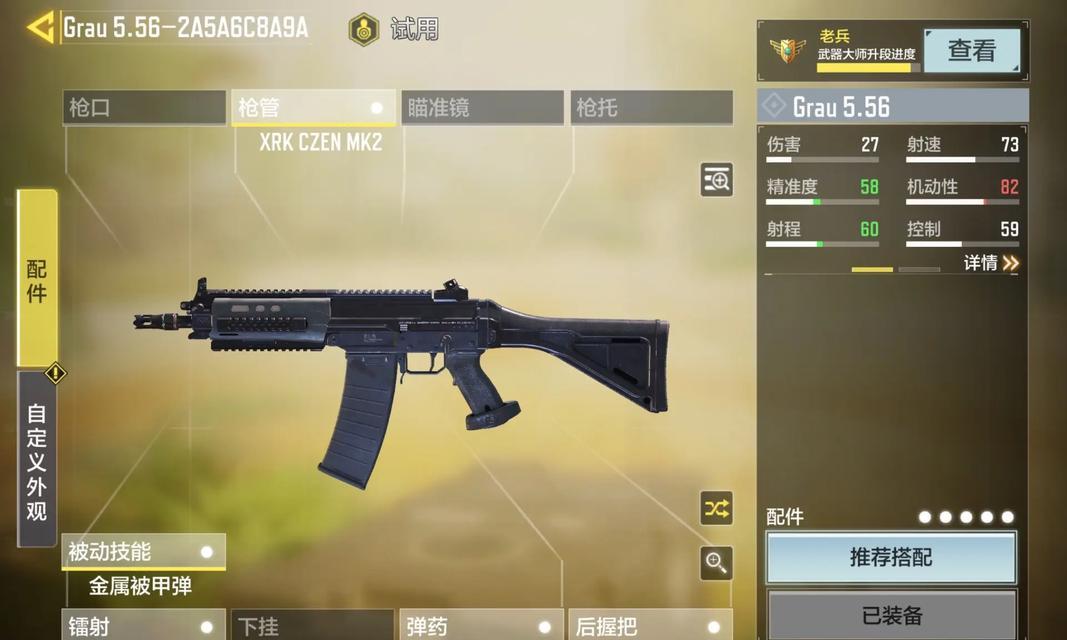1067x640 pixels.
Task: Click the 已装备 equipped button
Action: point(891,615)
